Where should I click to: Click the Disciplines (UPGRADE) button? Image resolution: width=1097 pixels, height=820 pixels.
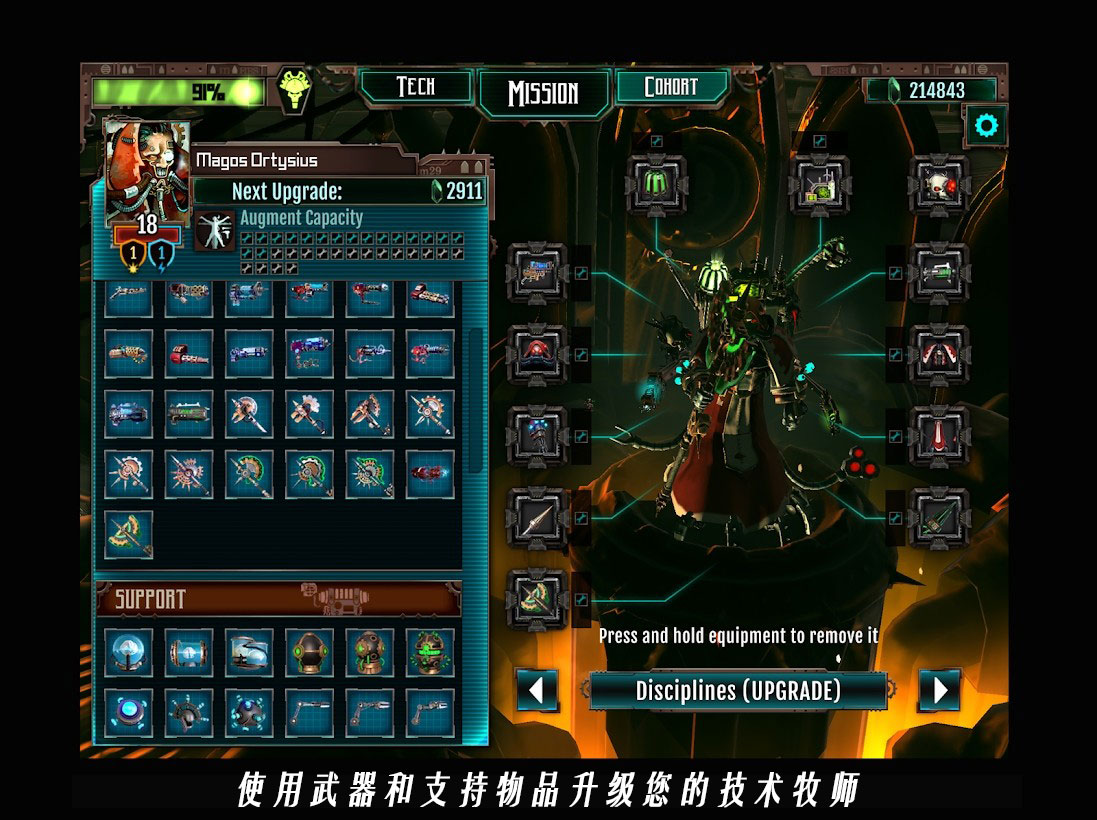point(738,690)
